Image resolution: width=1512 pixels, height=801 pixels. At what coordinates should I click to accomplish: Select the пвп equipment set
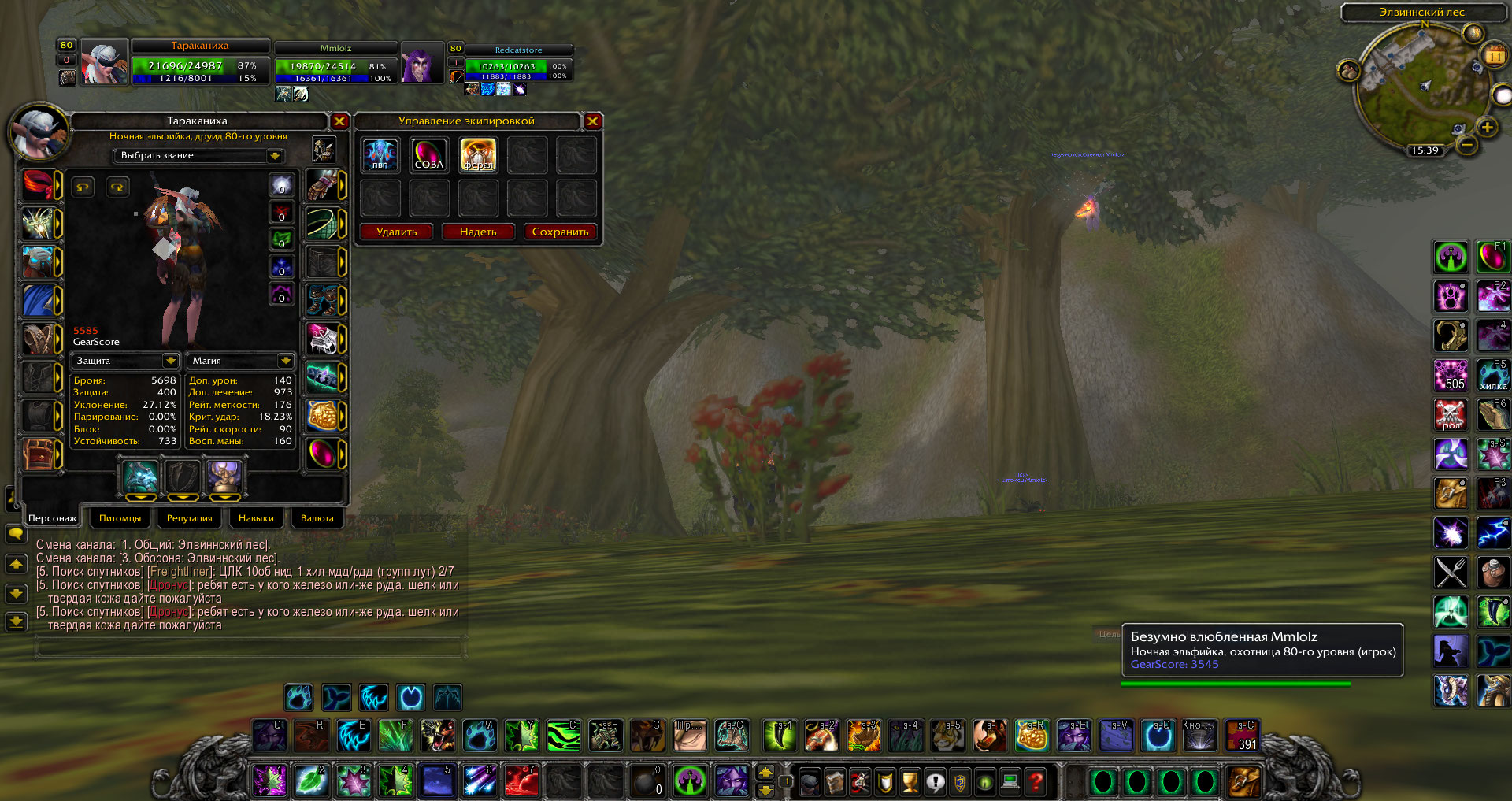point(380,155)
